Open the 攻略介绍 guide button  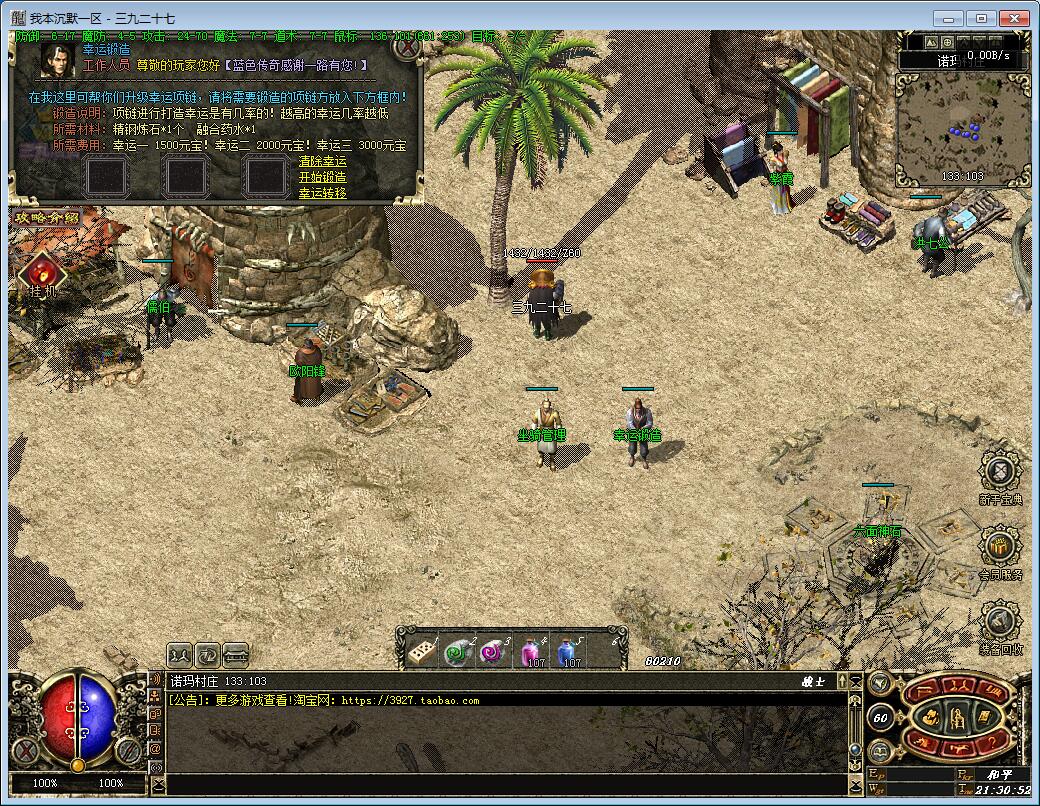pos(44,217)
